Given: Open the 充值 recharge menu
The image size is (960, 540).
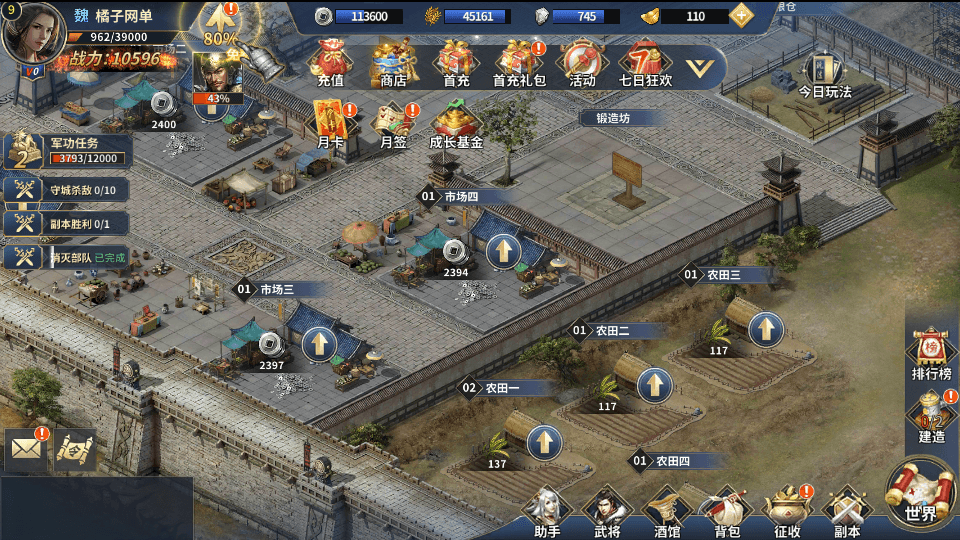Looking at the screenshot, I should tap(330, 62).
